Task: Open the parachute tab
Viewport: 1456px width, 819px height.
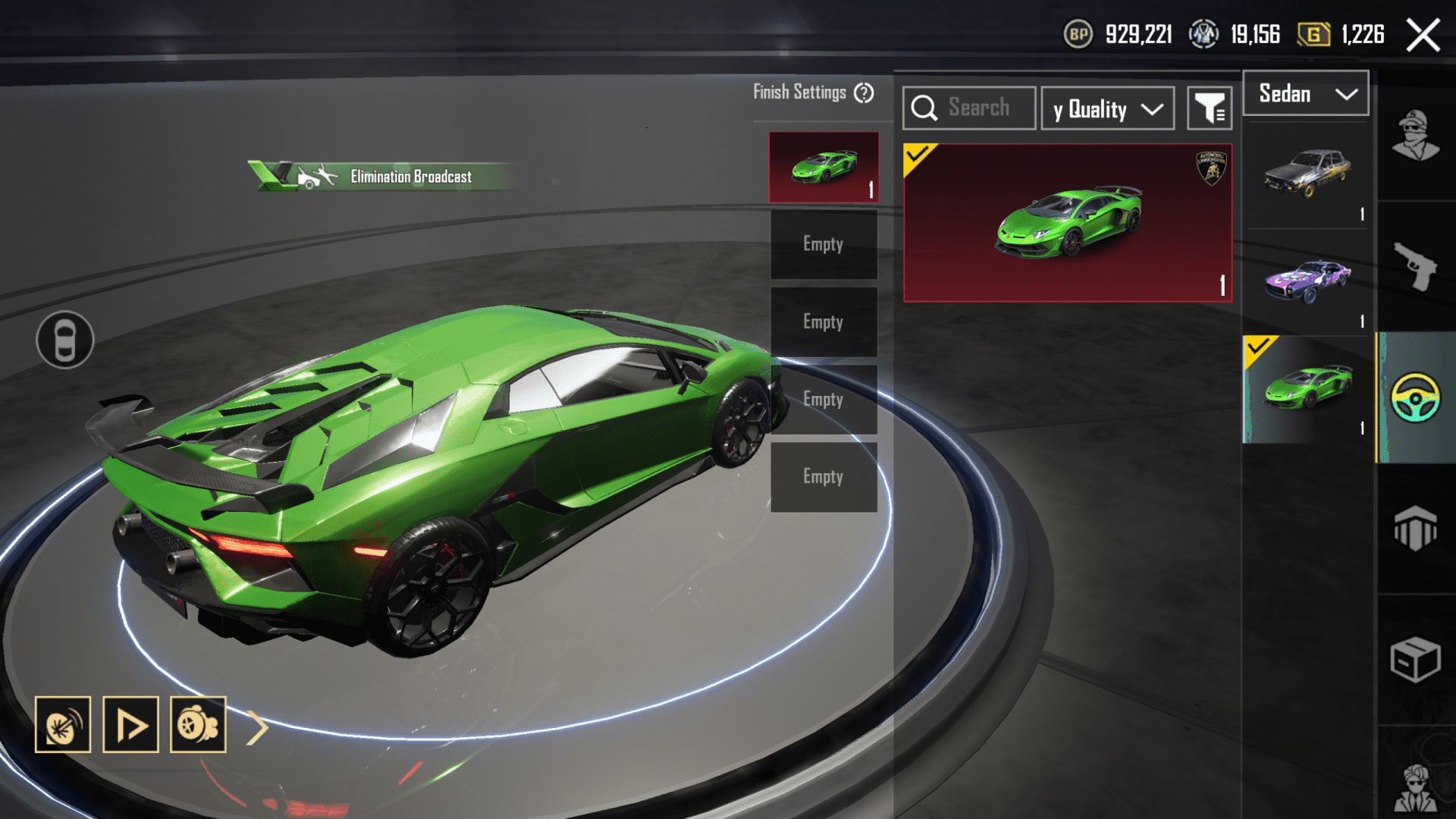Action: tap(1415, 528)
